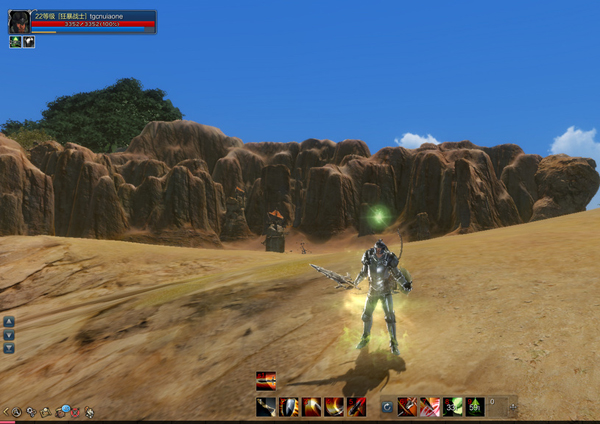This screenshot has height=424, width=600.
Task: Open the magnifying glass search menu
Action: point(17,411)
